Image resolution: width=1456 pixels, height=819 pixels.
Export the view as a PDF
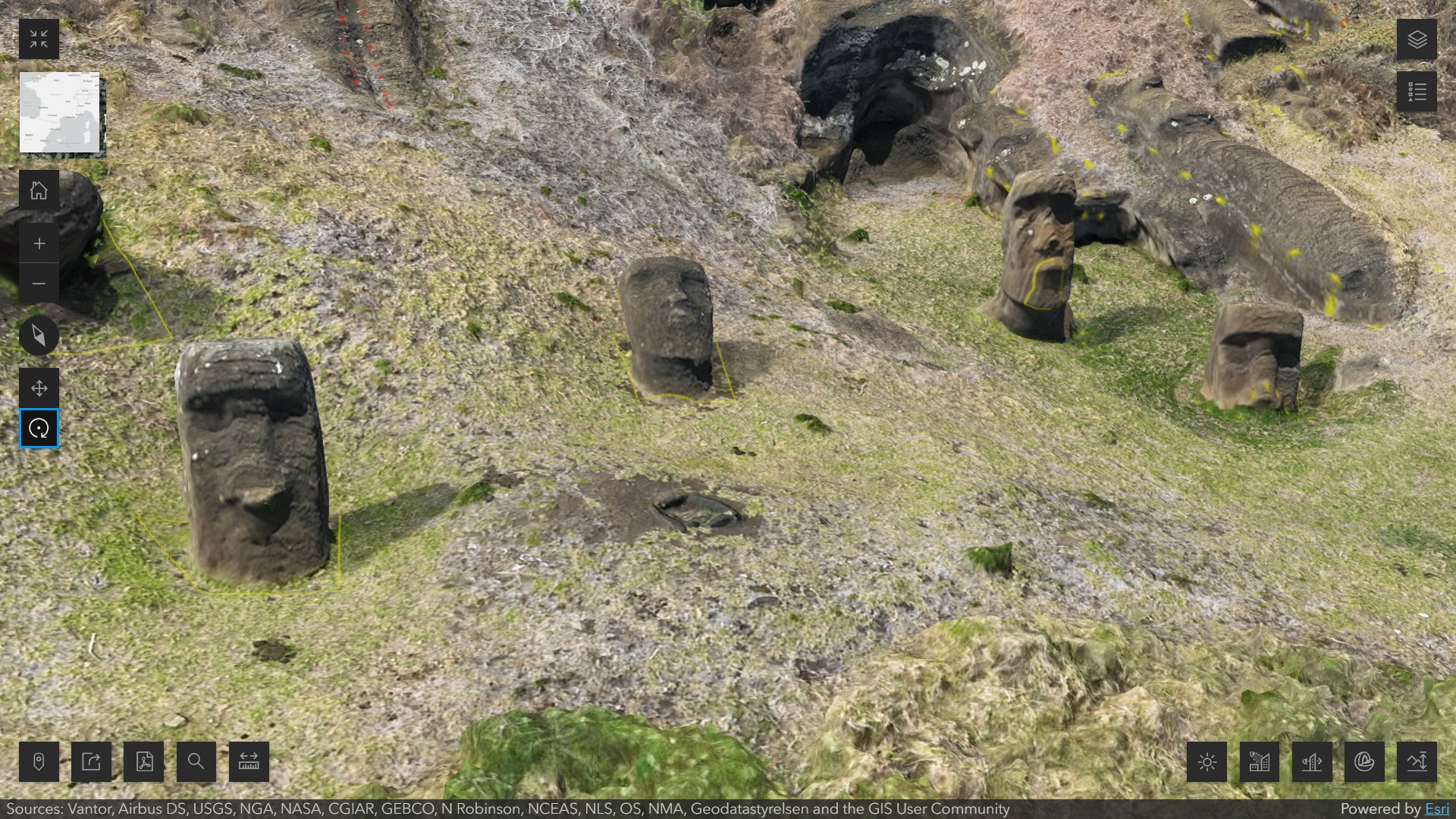143,761
